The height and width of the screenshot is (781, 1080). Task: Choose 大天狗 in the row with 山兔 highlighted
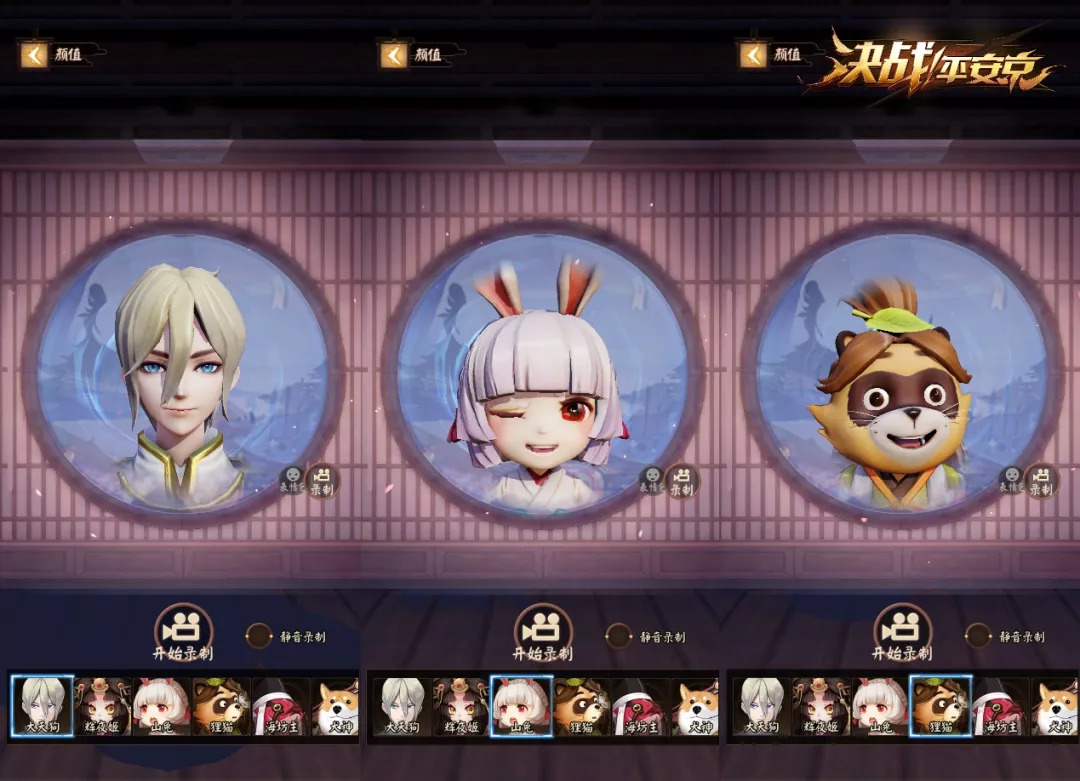point(402,706)
